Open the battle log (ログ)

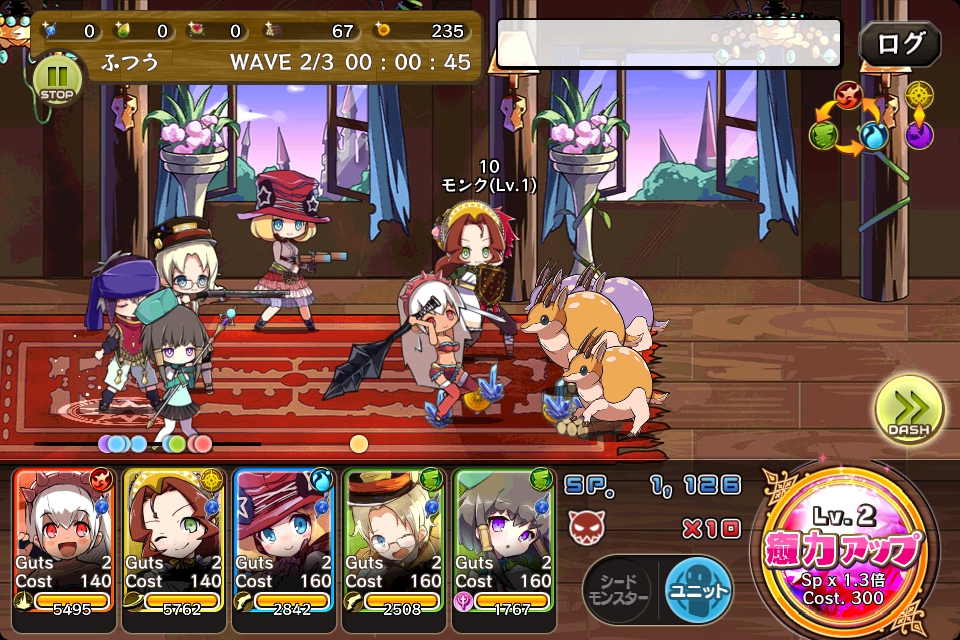click(x=899, y=45)
